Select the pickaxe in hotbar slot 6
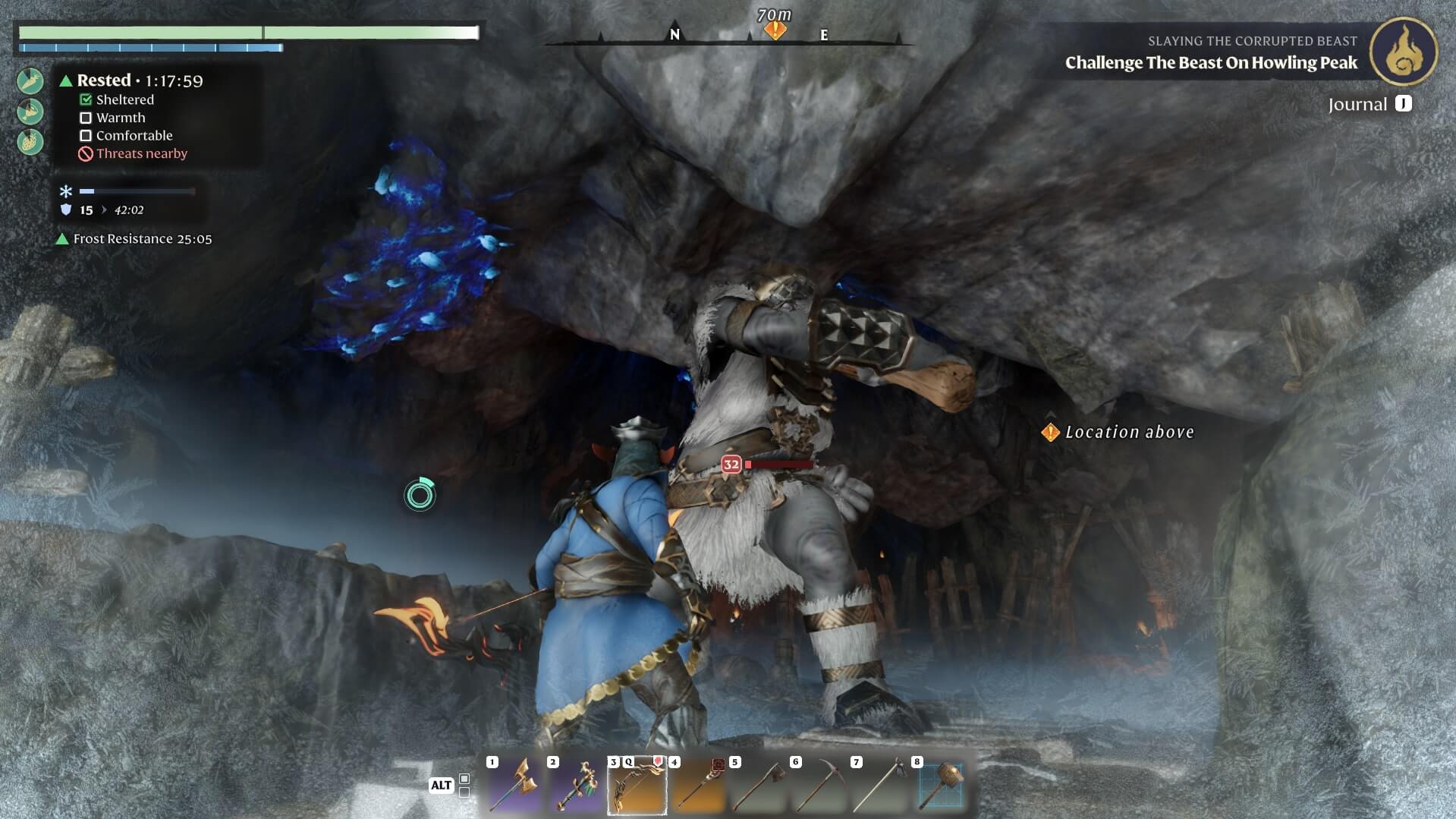This screenshot has height=819, width=1456. (819, 786)
